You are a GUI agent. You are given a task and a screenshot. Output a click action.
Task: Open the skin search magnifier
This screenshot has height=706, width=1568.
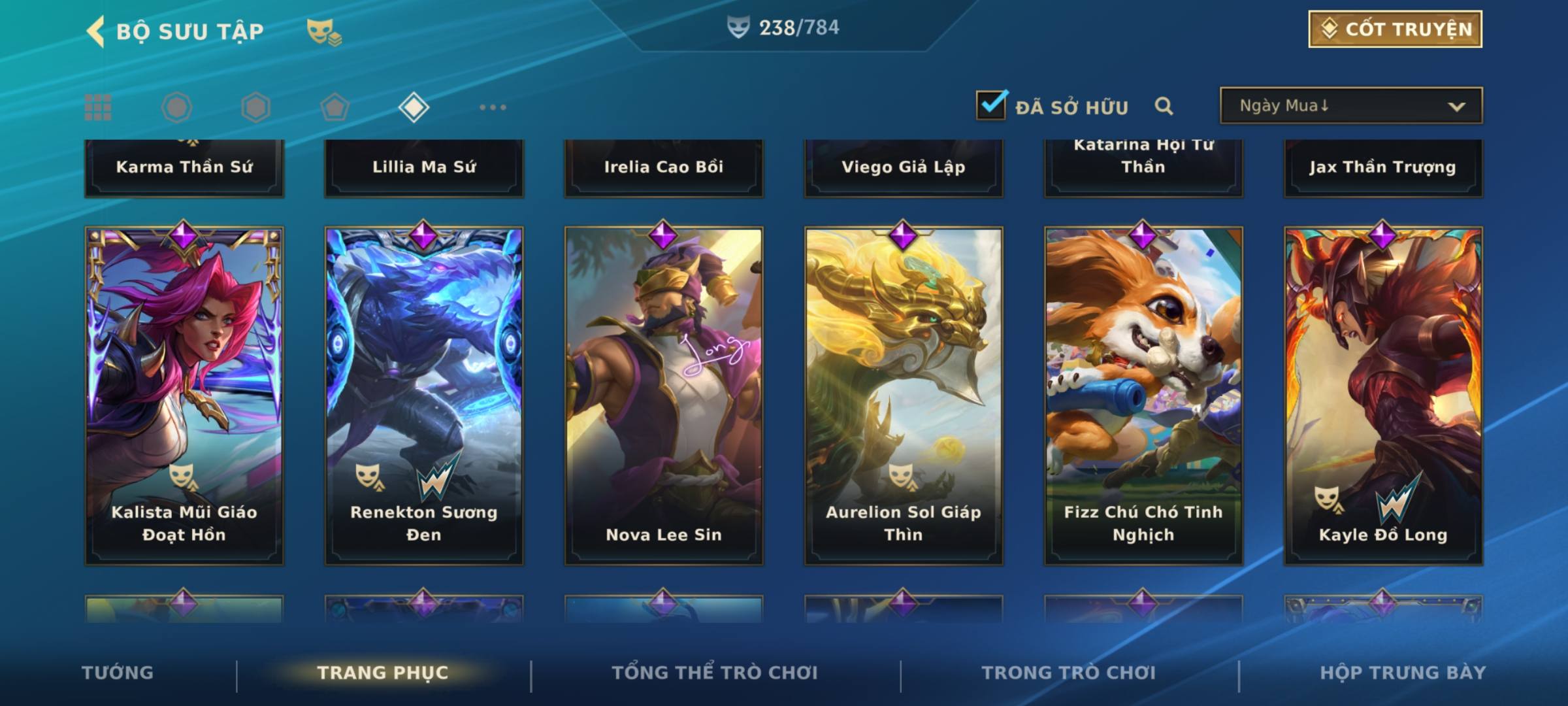(1164, 106)
